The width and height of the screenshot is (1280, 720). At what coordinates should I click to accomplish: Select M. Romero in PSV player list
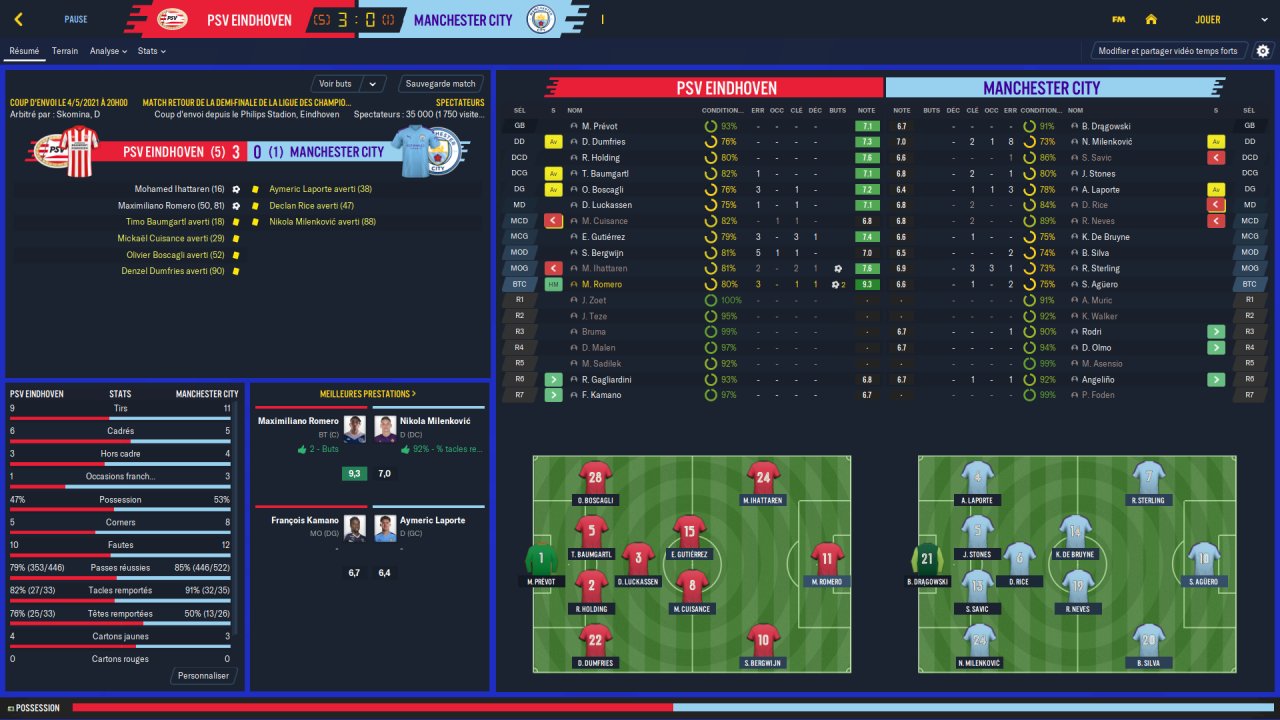pos(602,284)
